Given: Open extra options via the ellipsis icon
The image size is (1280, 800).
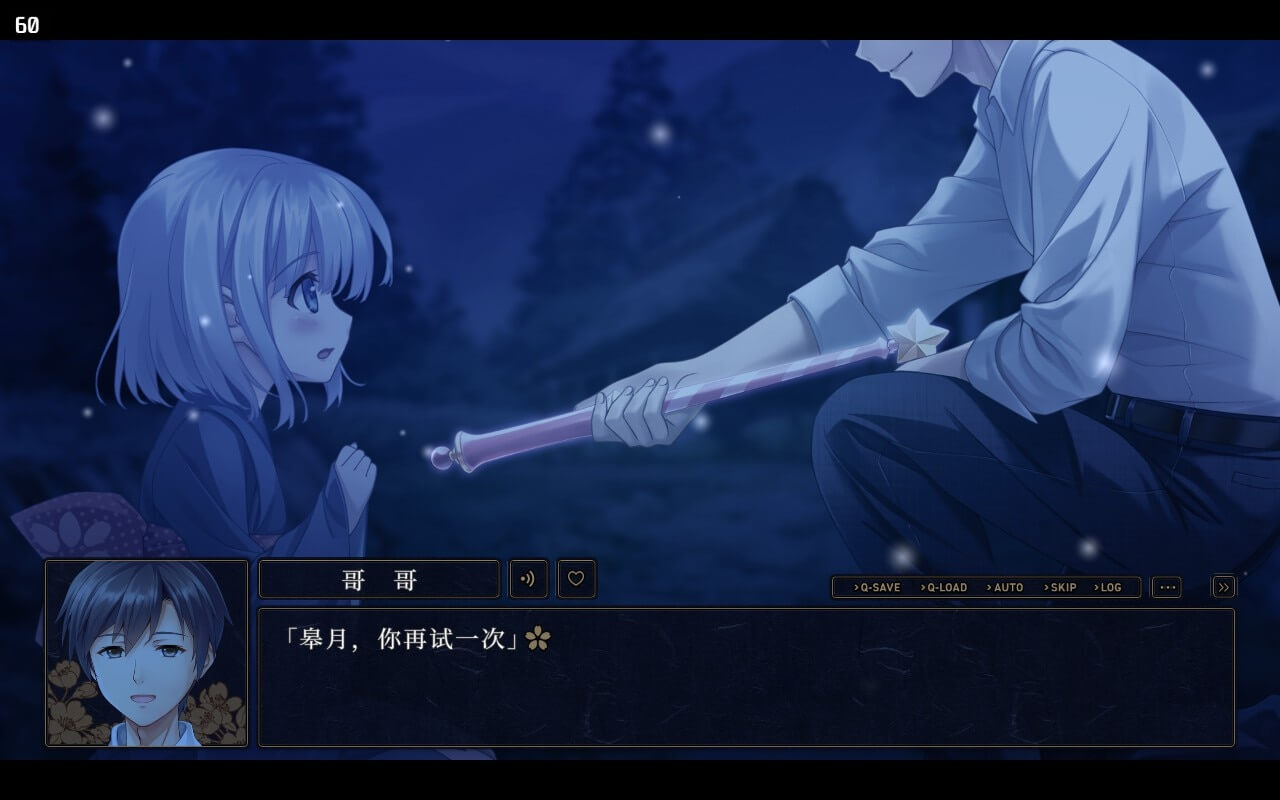Looking at the screenshot, I should tap(1167, 587).
